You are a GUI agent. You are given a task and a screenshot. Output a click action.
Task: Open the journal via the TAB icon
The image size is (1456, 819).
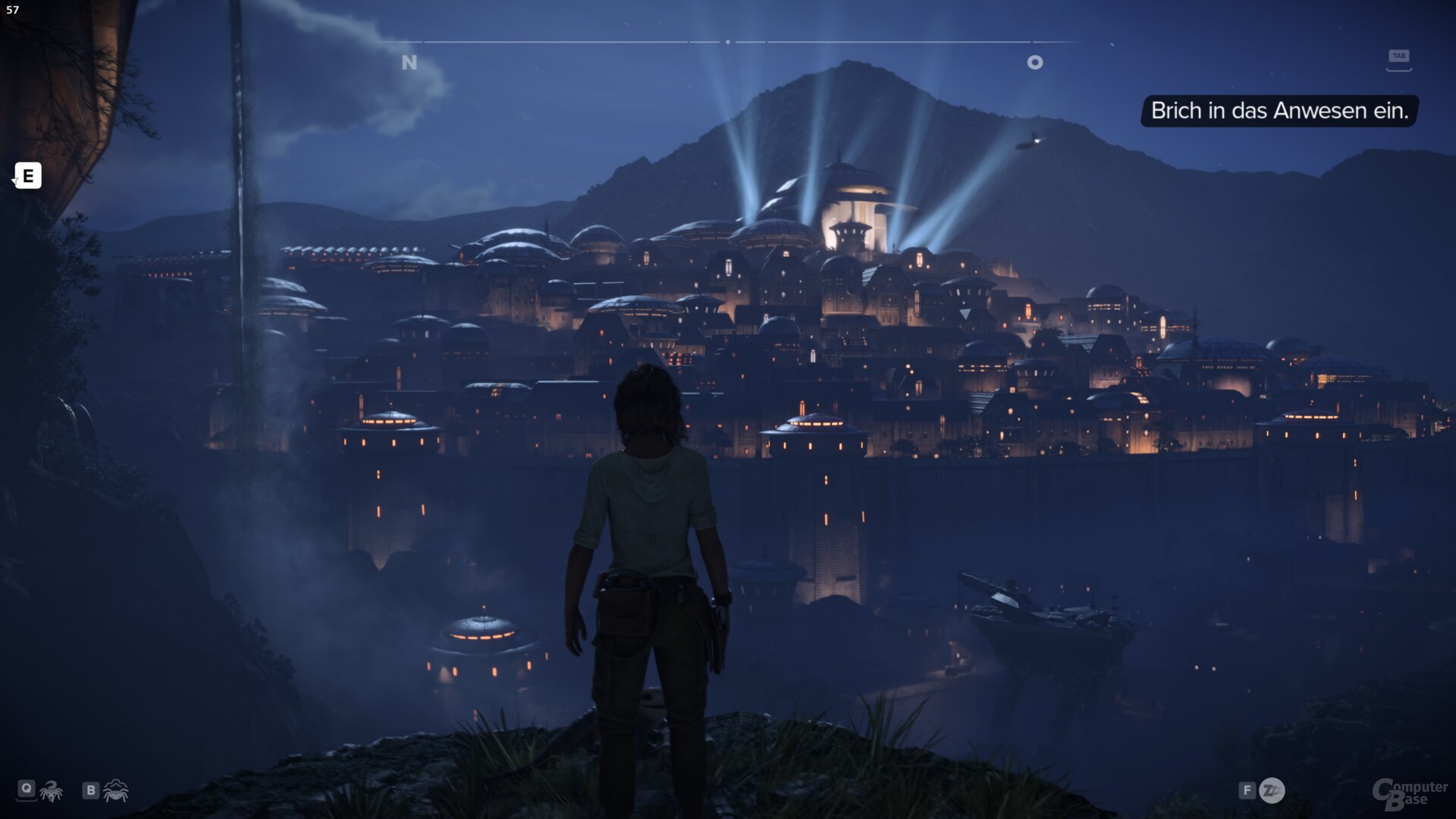pos(1398,58)
